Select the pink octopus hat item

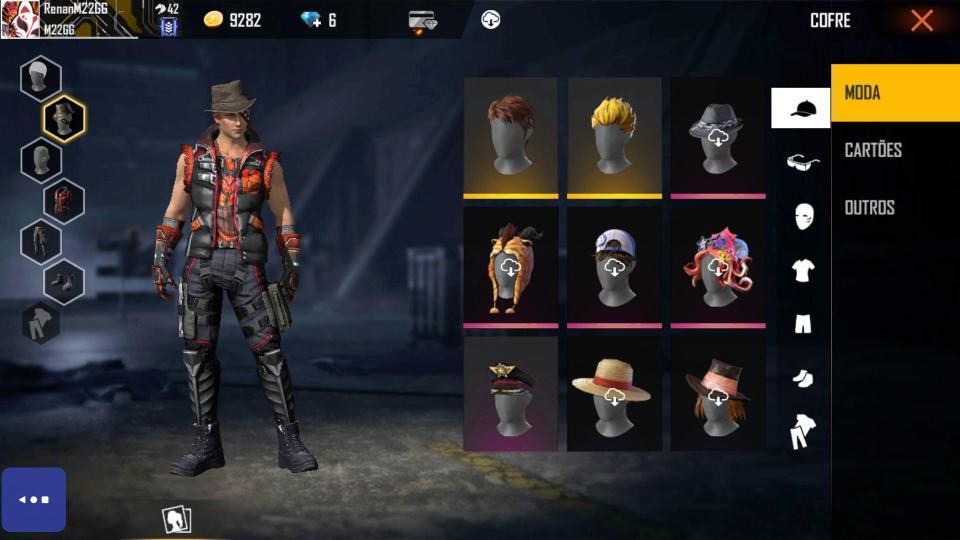coord(718,266)
